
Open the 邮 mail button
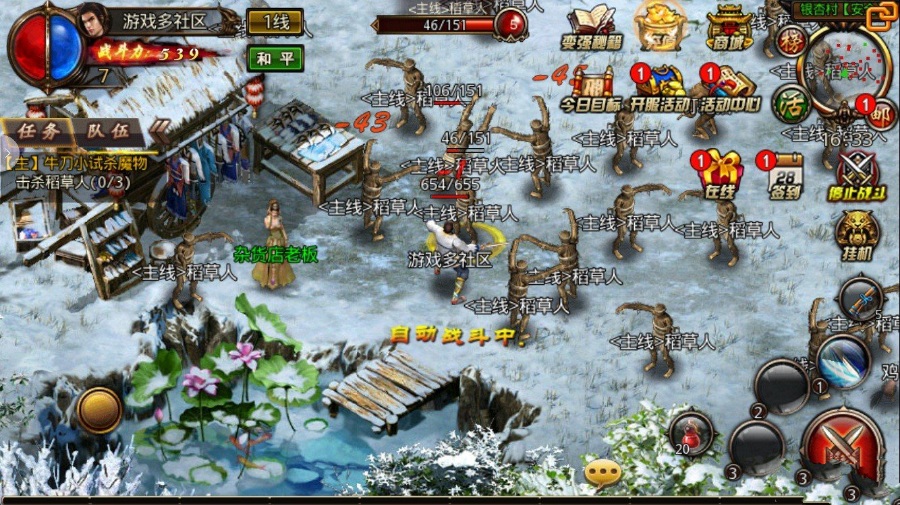pyautogui.click(x=879, y=113)
